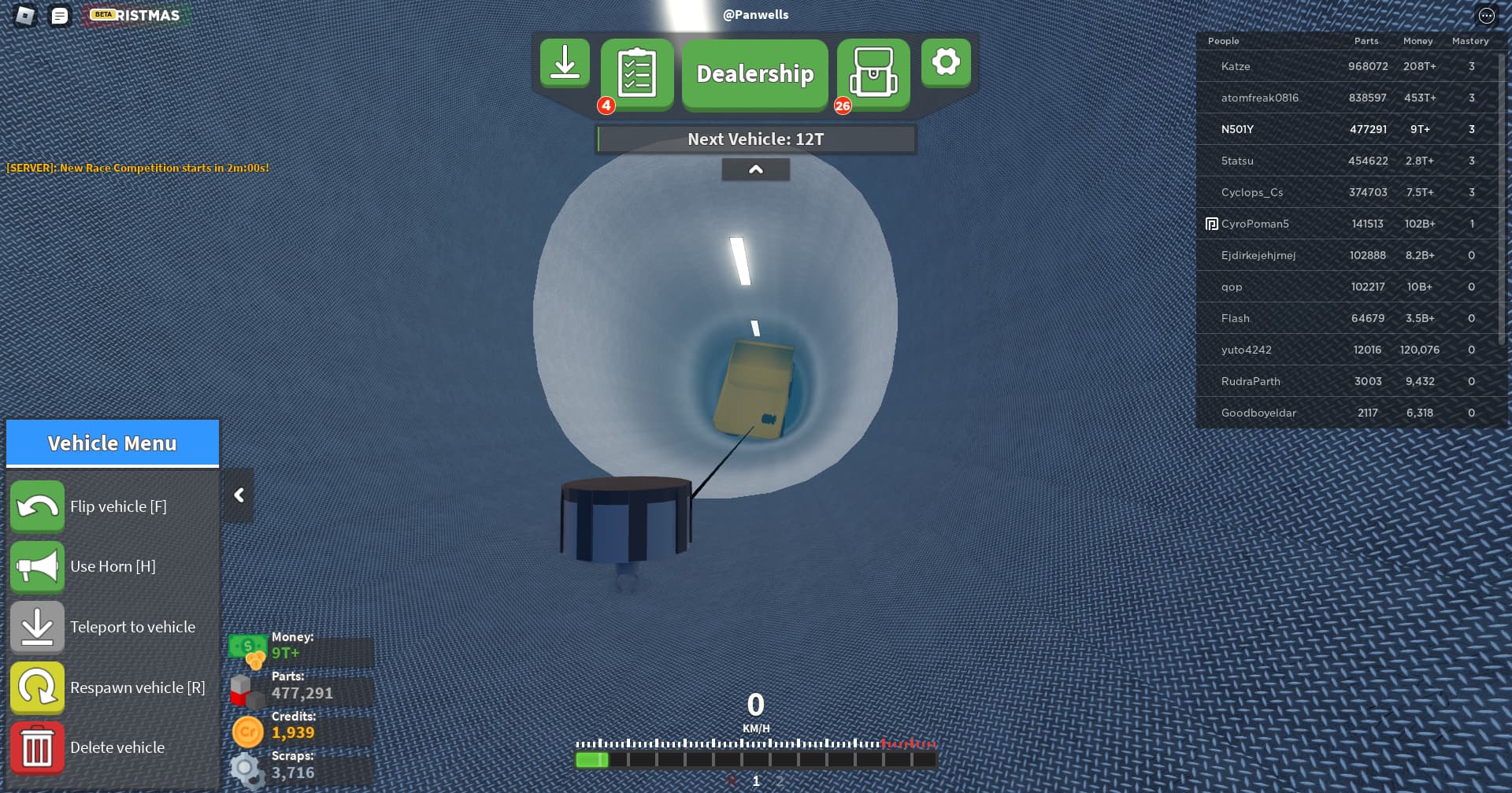Choose CyroPoman5 row in the player list
This screenshot has width=1512, height=793.
point(1254,224)
